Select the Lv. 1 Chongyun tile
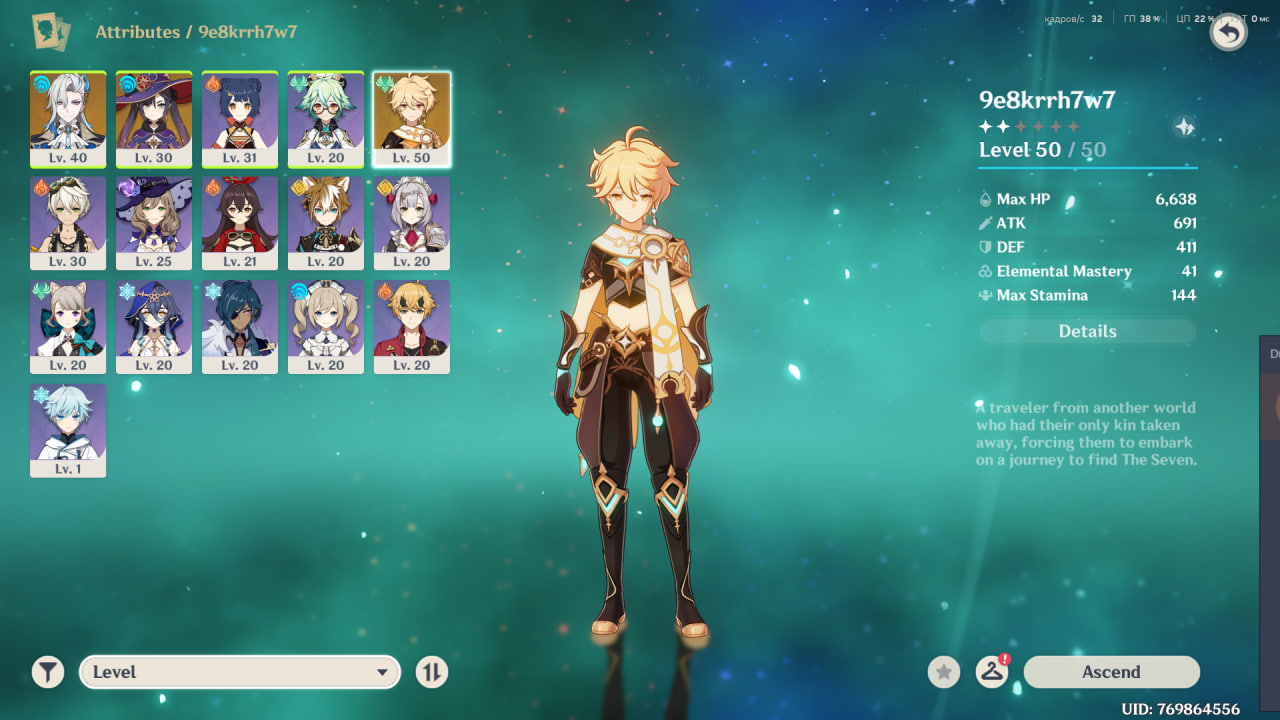 coord(68,430)
